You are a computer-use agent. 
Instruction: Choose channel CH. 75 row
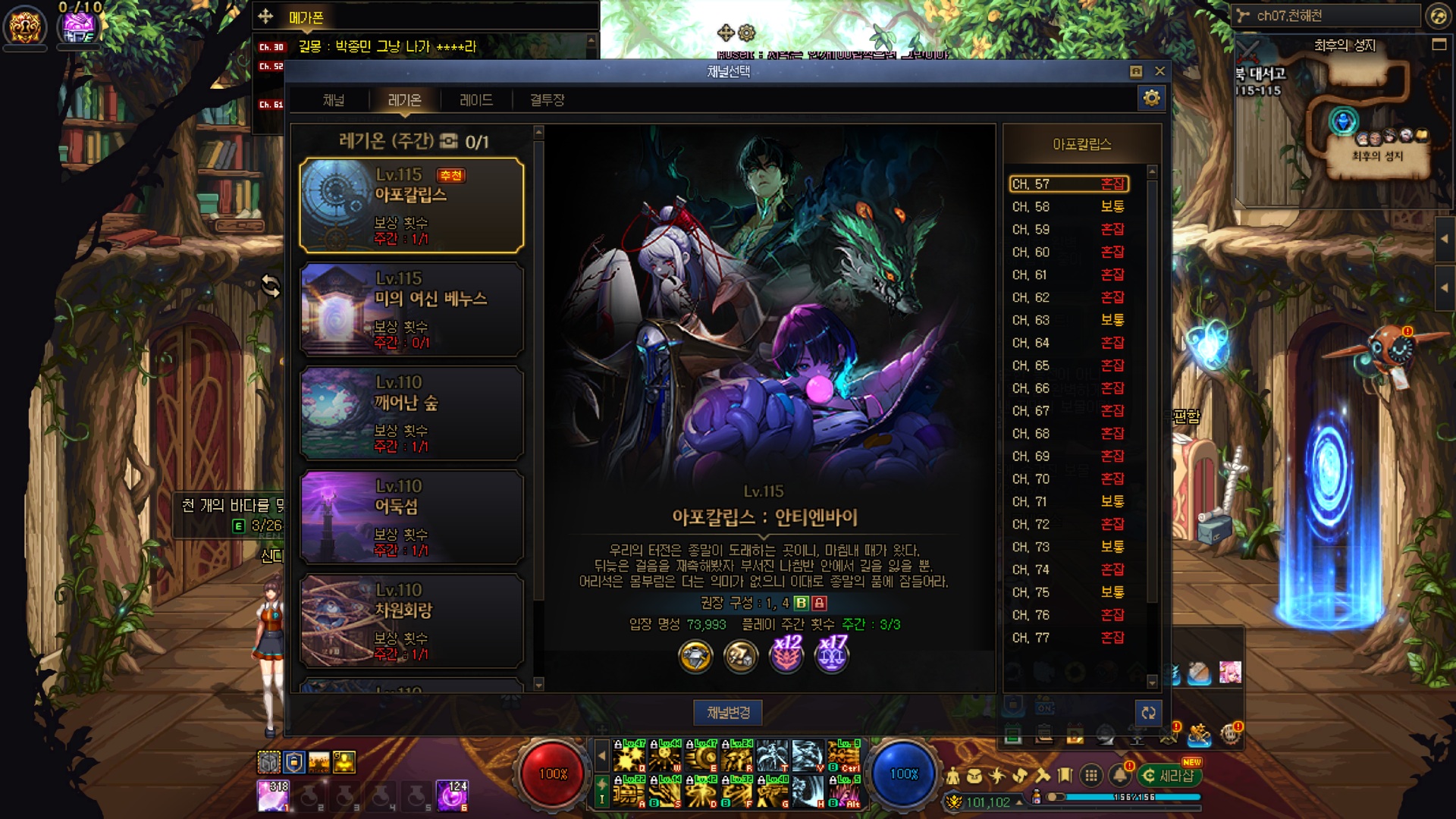(x=1068, y=592)
